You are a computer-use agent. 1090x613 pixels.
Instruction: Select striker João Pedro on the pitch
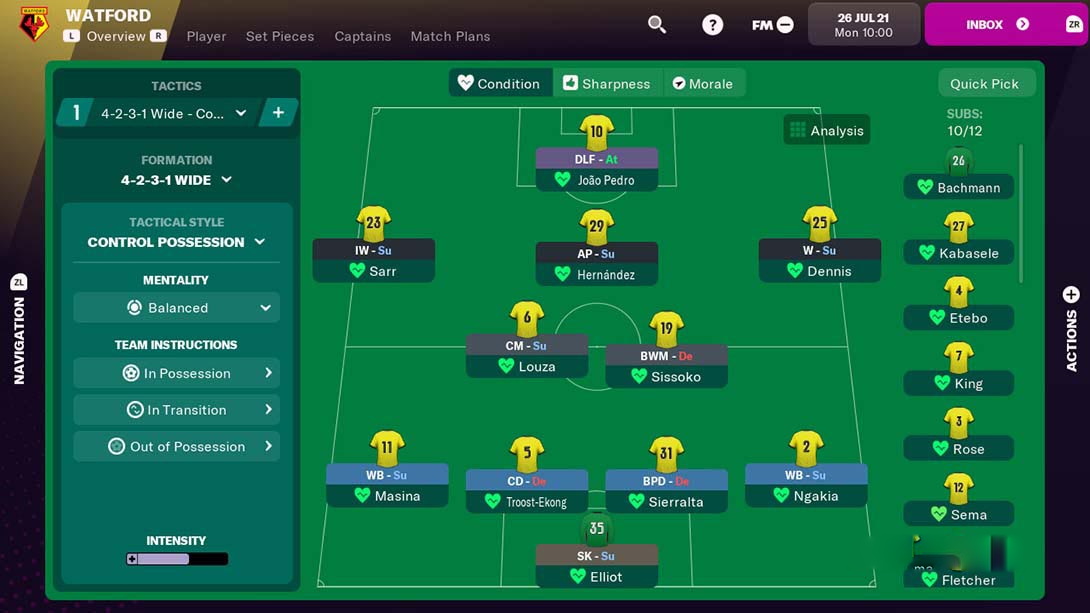click(x=597, y=168)
